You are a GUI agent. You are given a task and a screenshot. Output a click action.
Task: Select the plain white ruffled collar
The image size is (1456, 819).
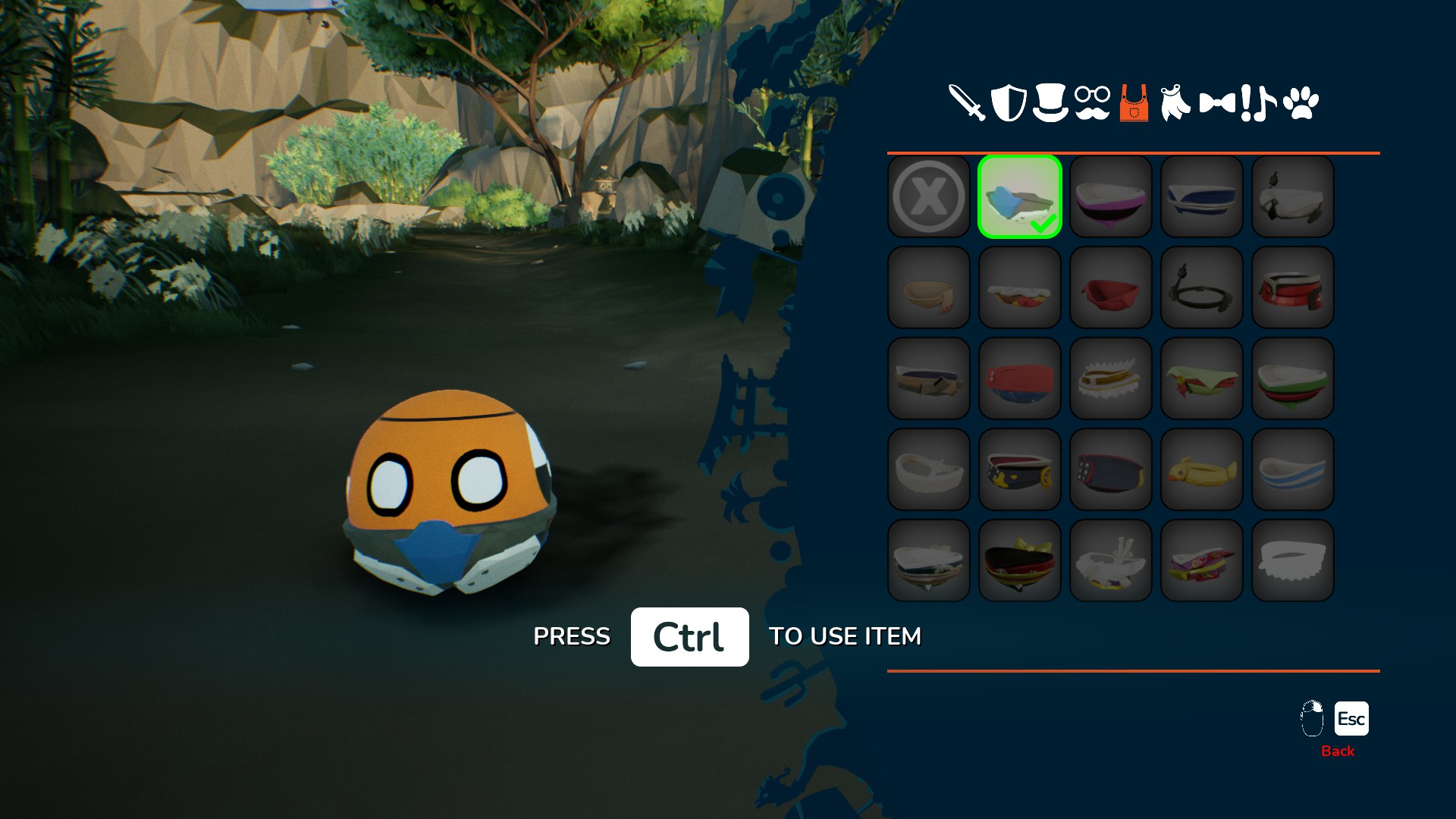pyautogui.click(x=1293, y=560)
